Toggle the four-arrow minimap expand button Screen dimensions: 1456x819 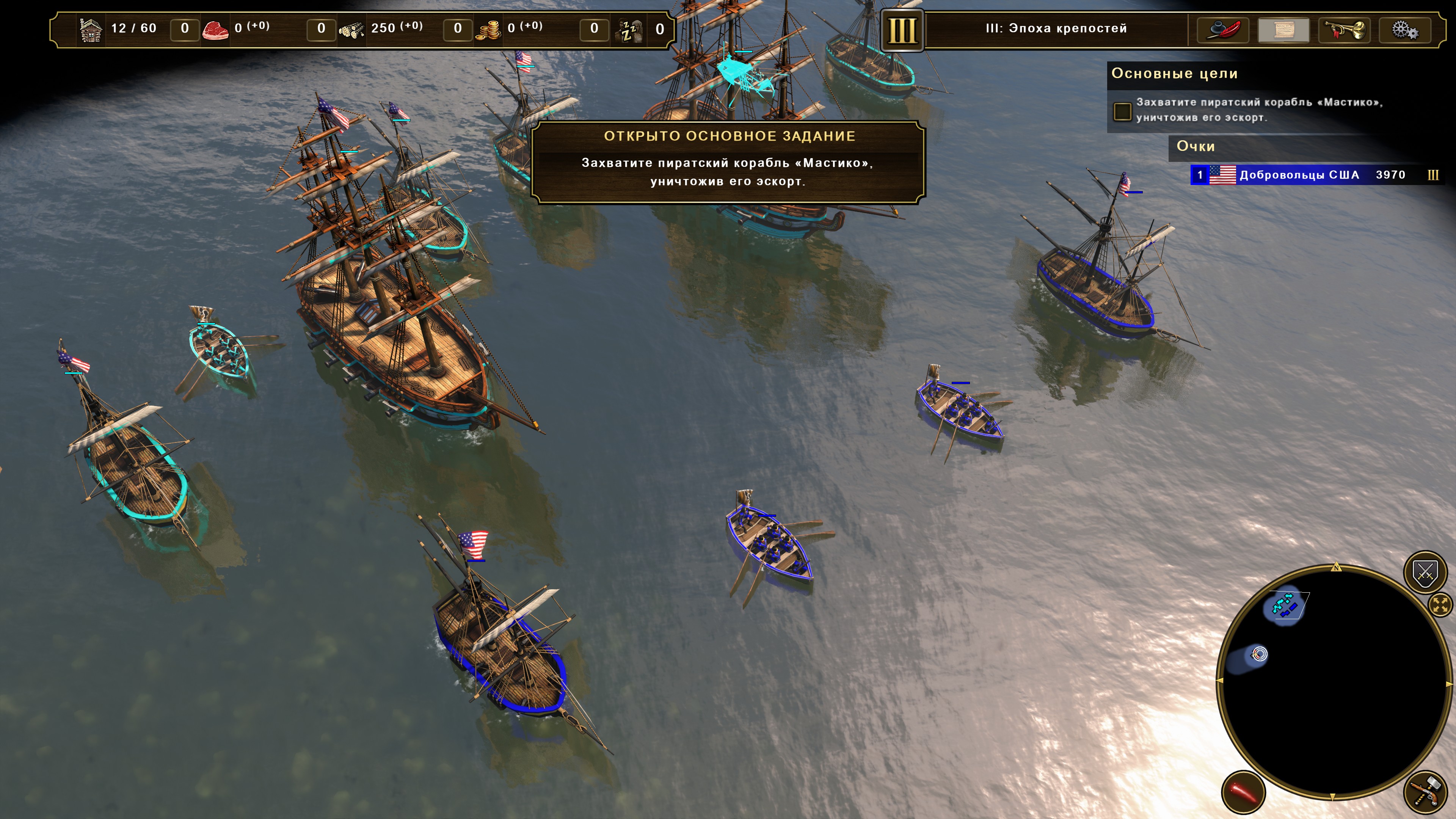click(x=1440, y=606)
